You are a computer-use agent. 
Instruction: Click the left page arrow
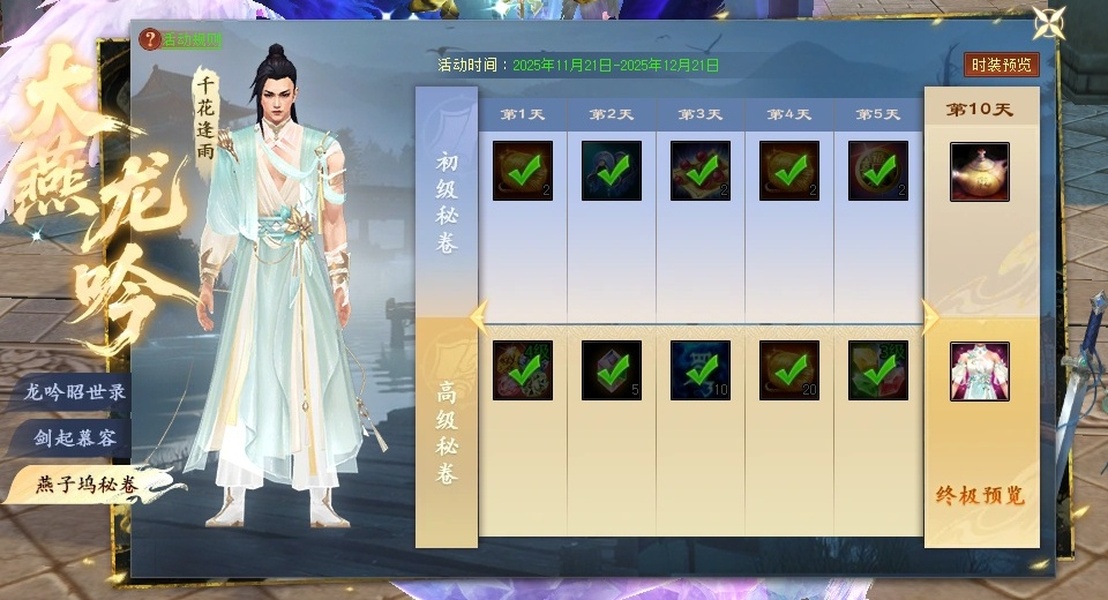(478, 317)
